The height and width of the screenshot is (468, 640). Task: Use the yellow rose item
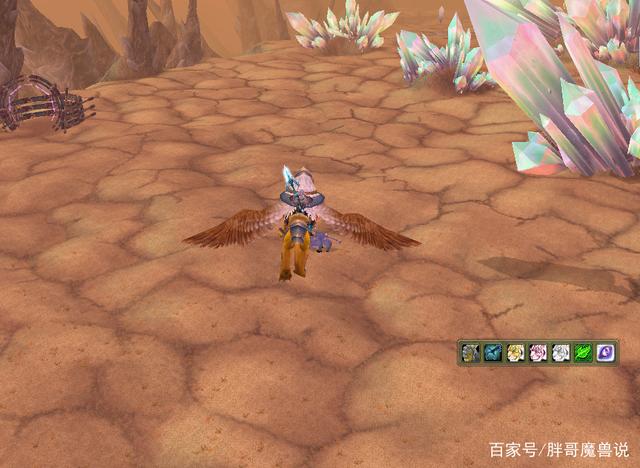point(516,352)
